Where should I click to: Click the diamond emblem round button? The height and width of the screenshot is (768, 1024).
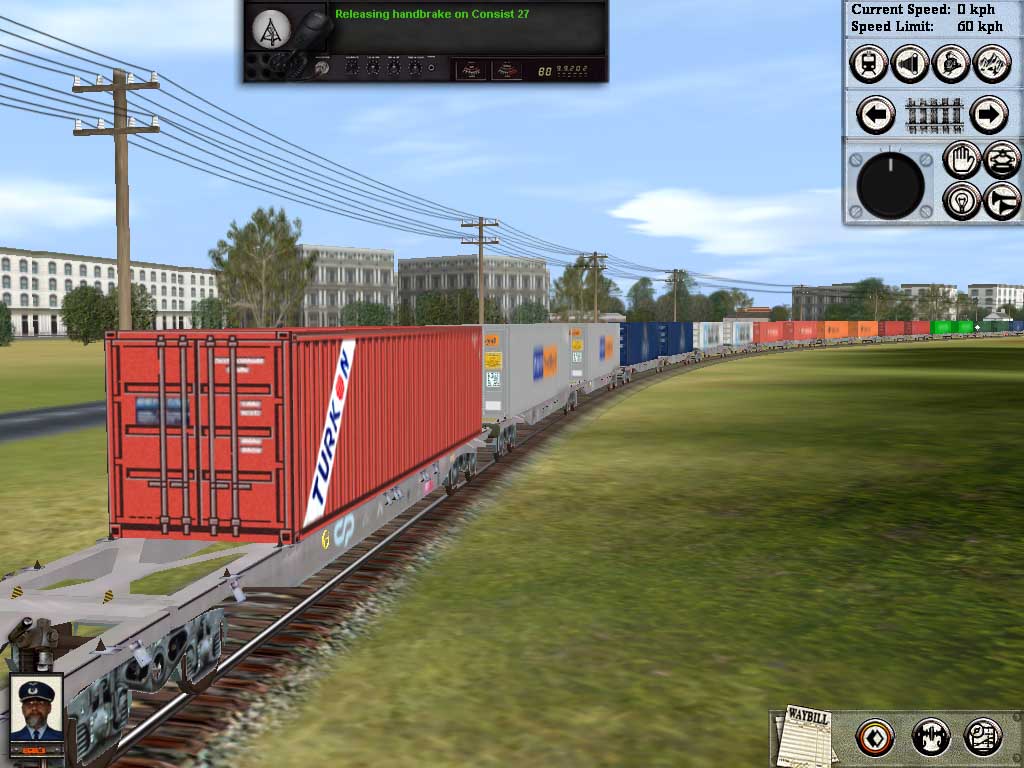[x=875, y=738]
